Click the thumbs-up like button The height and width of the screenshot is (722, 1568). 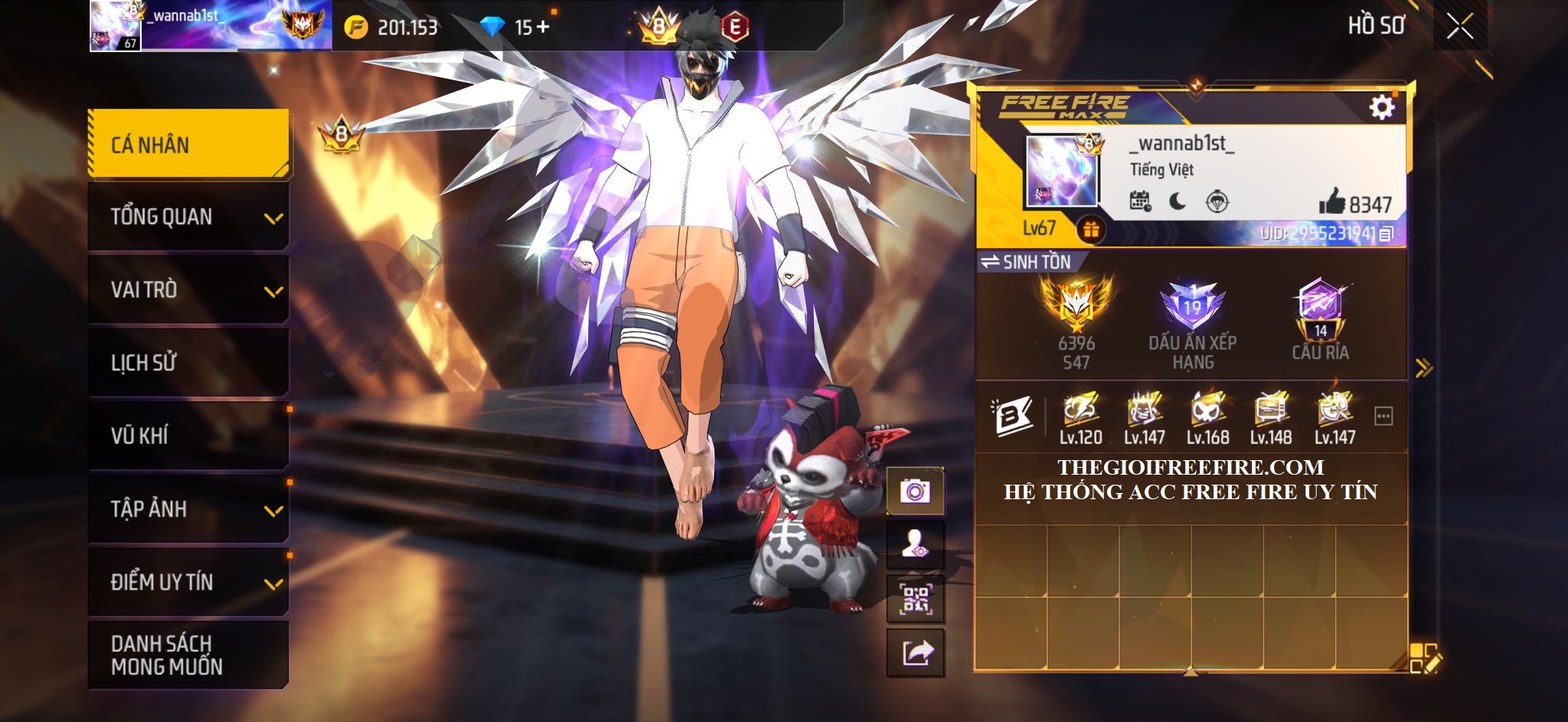pyautogui.click(x=1332, y=202)
